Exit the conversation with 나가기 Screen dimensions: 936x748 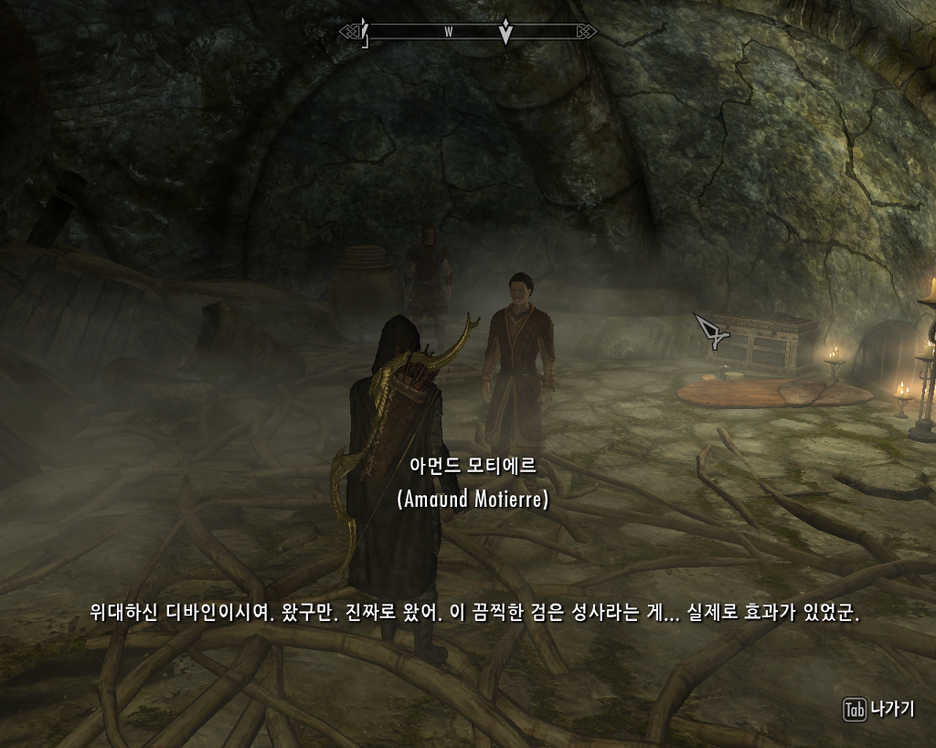(x=880, y=709)
